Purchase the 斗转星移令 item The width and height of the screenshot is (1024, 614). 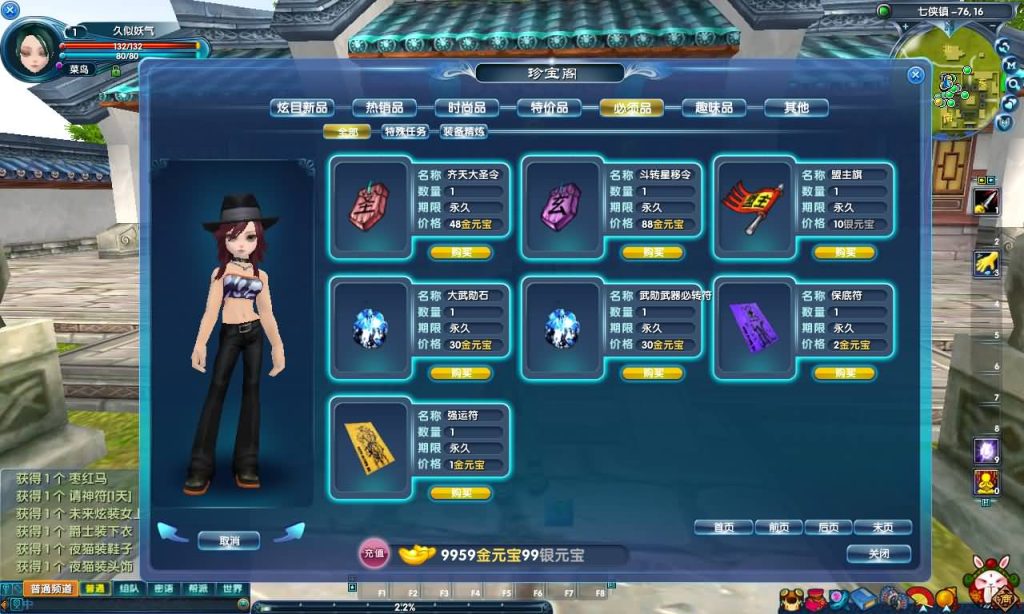652,253
